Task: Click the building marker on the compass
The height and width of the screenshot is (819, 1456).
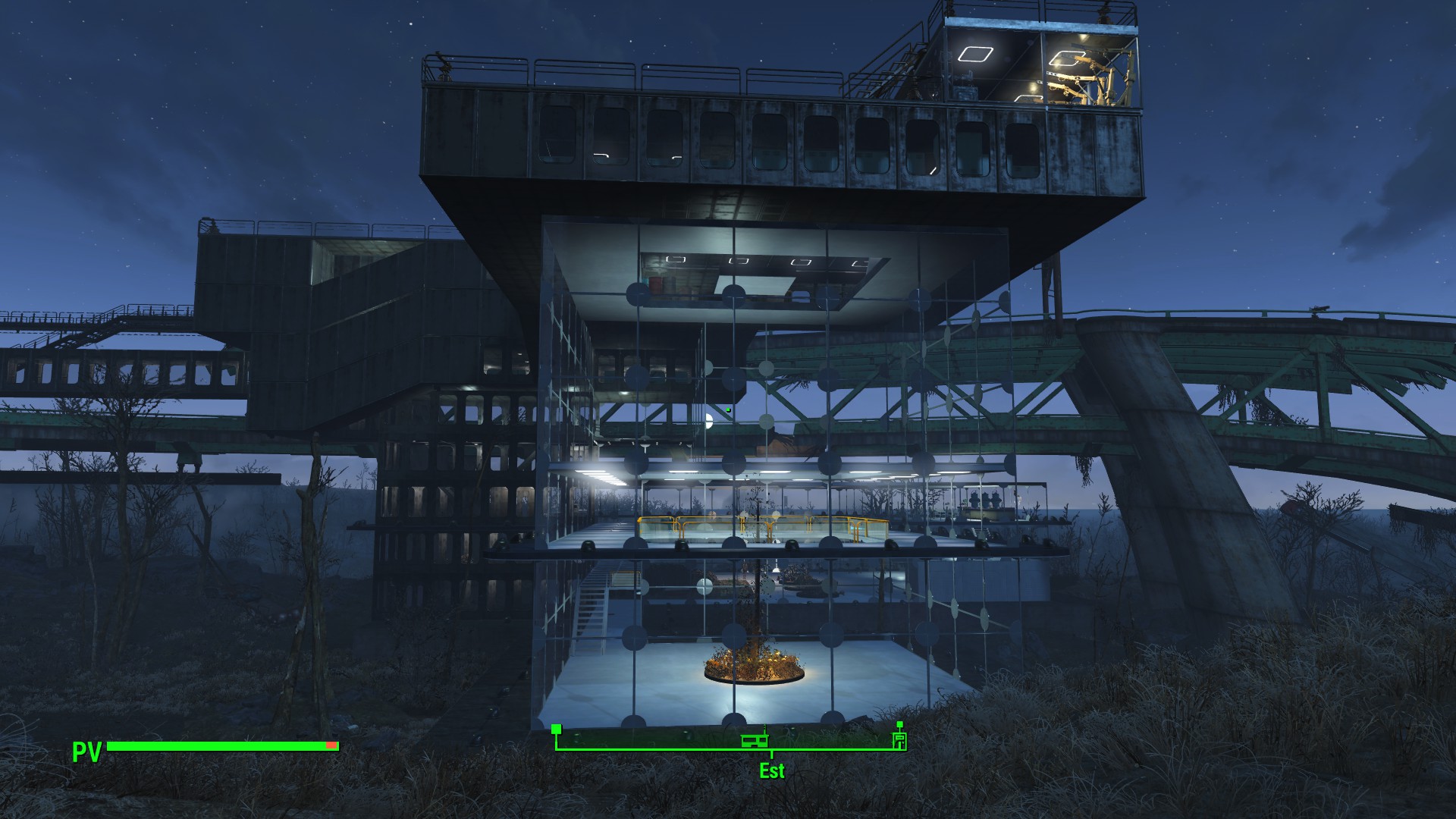Action: (755, 739)
